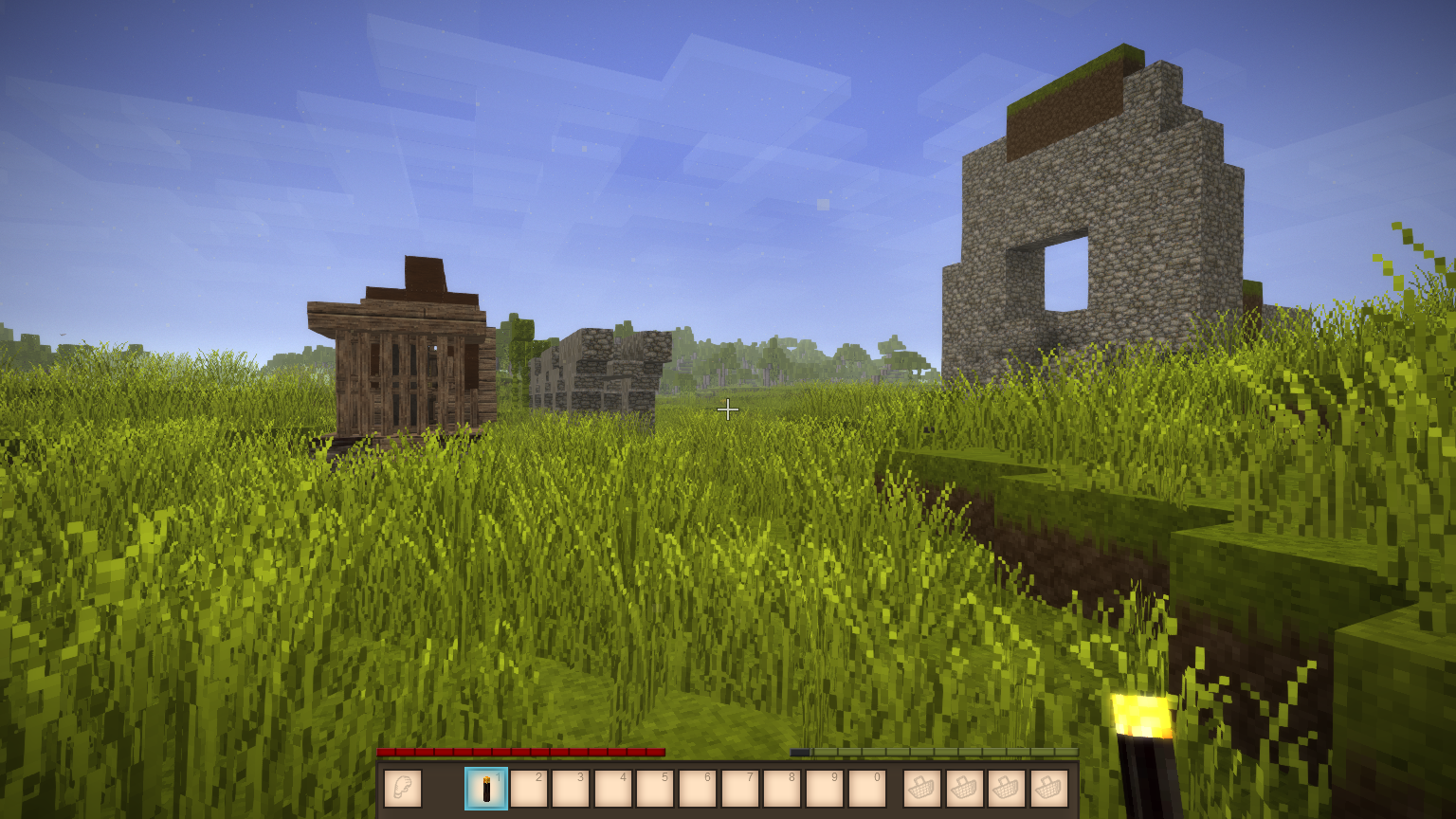
Task: Select hotbar slot numbered 5
Action: point(655,789)
